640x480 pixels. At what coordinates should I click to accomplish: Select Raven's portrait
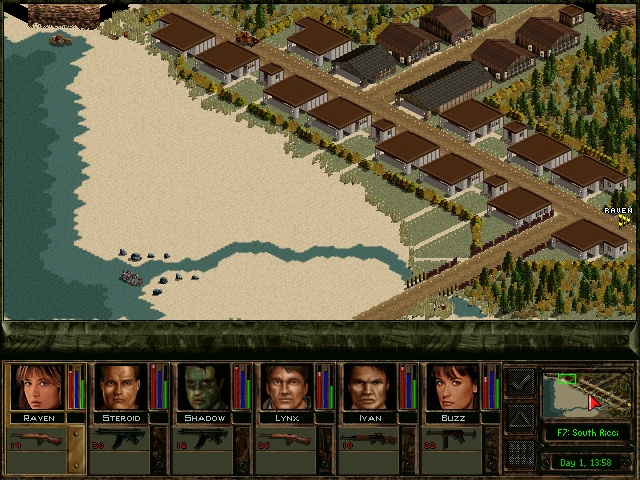(x=37, y=387)
